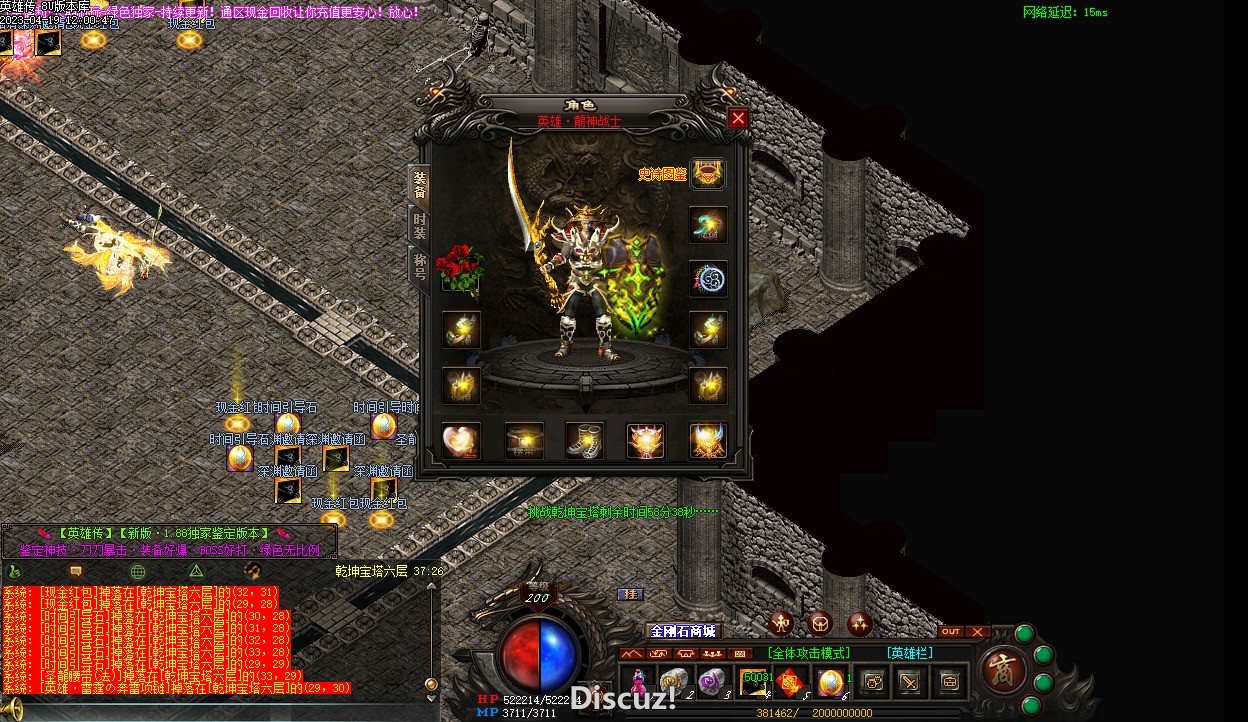
Task: Use the red envelope hotbar item
Action: [x=791, y=681]
